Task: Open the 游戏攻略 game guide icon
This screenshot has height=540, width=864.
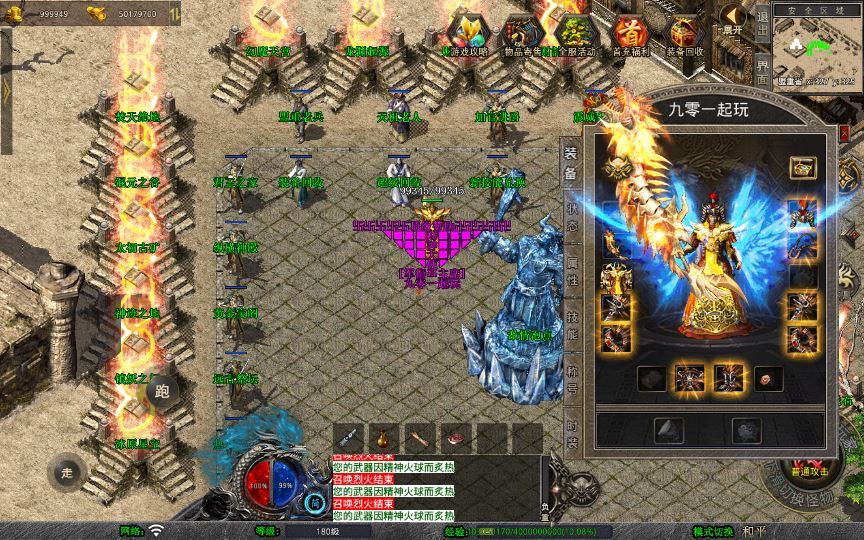Action: coord(465,32)
